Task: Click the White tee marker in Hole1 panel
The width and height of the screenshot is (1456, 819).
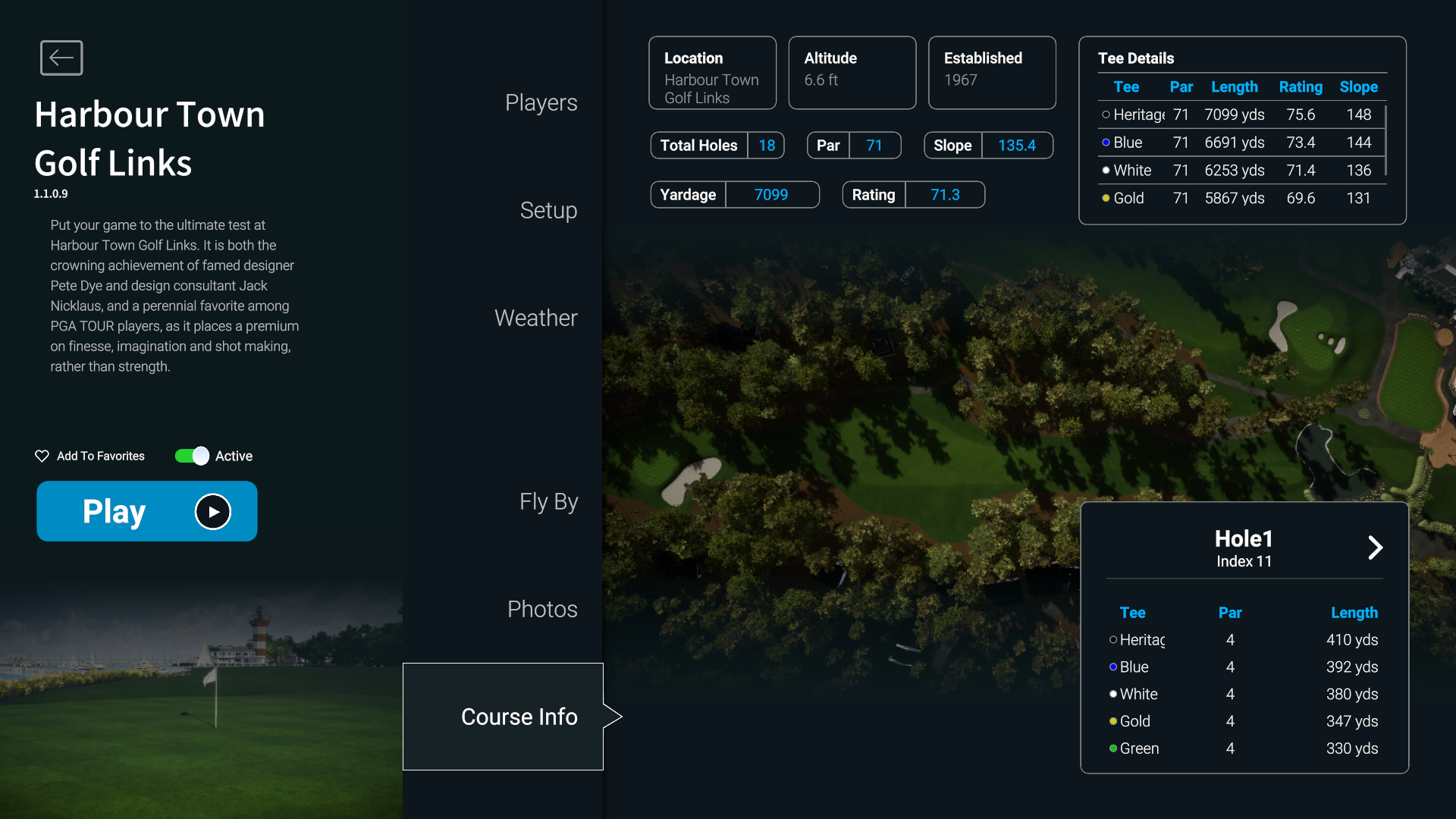Action: (1112, 694)
